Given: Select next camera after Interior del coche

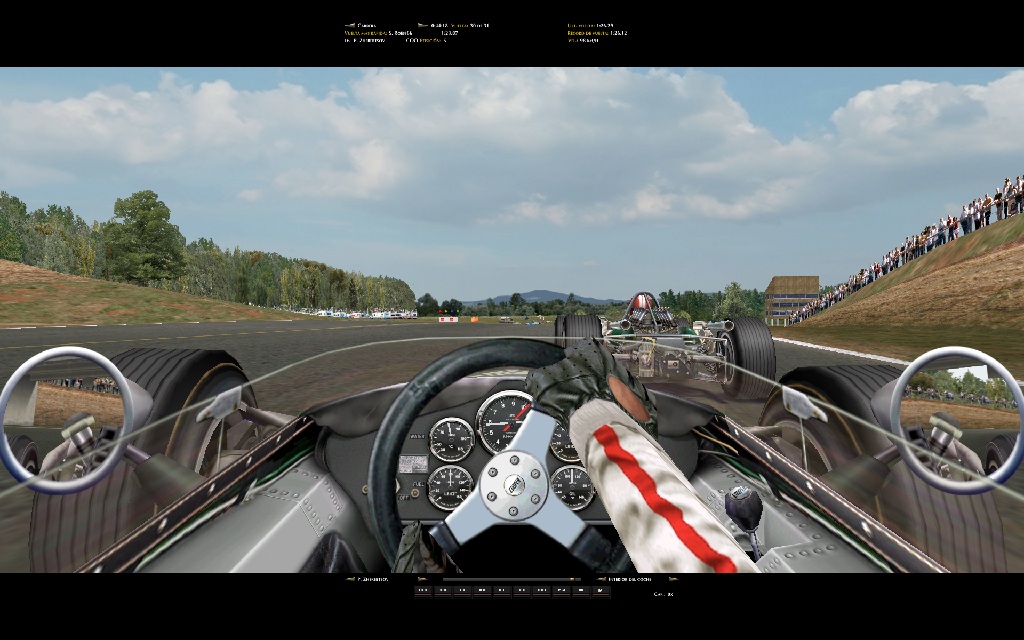Looking at the screenshot, I should pyautogui.click(x=672, y=579).
